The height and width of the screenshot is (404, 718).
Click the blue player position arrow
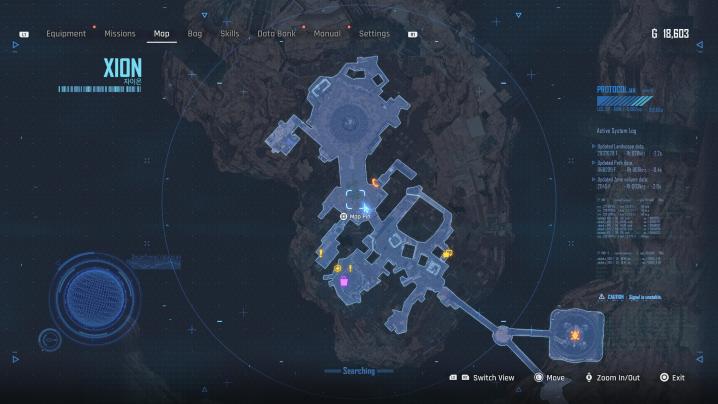point(366,207)
